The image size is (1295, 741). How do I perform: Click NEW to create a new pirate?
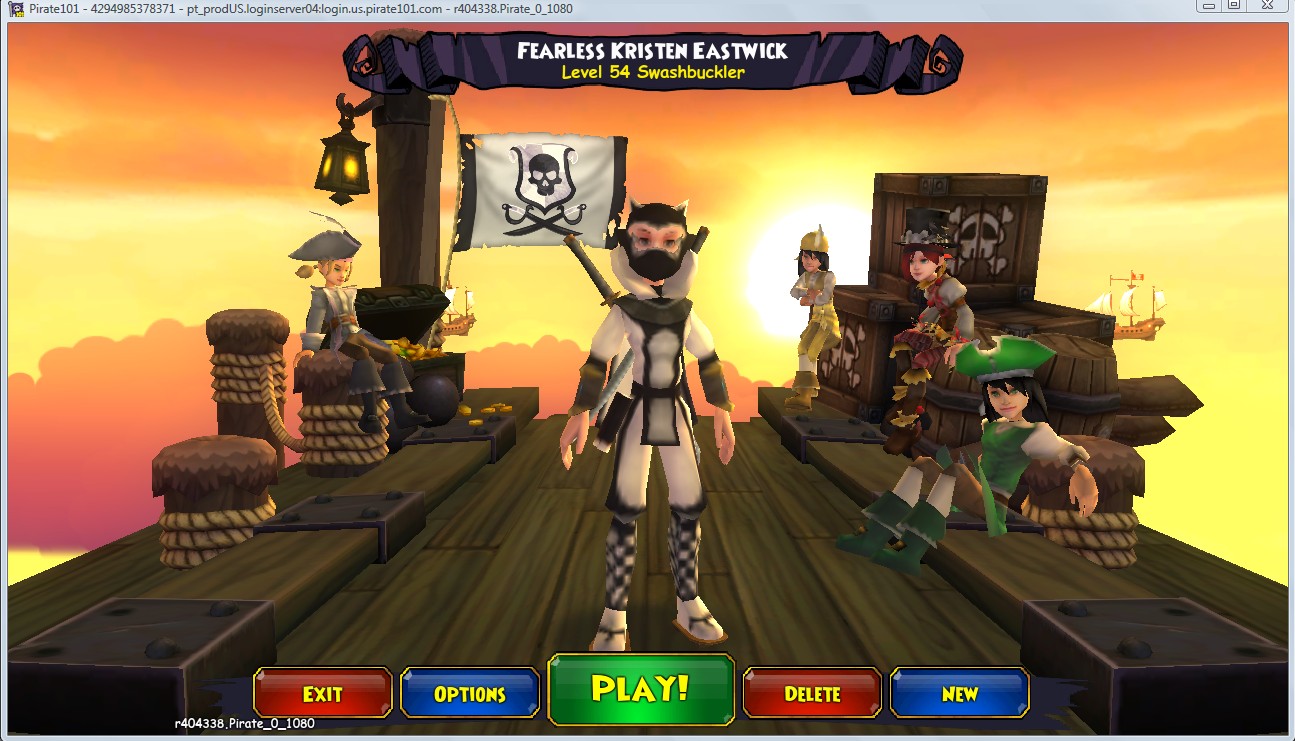pyautogui.click(x=959, y=691)
